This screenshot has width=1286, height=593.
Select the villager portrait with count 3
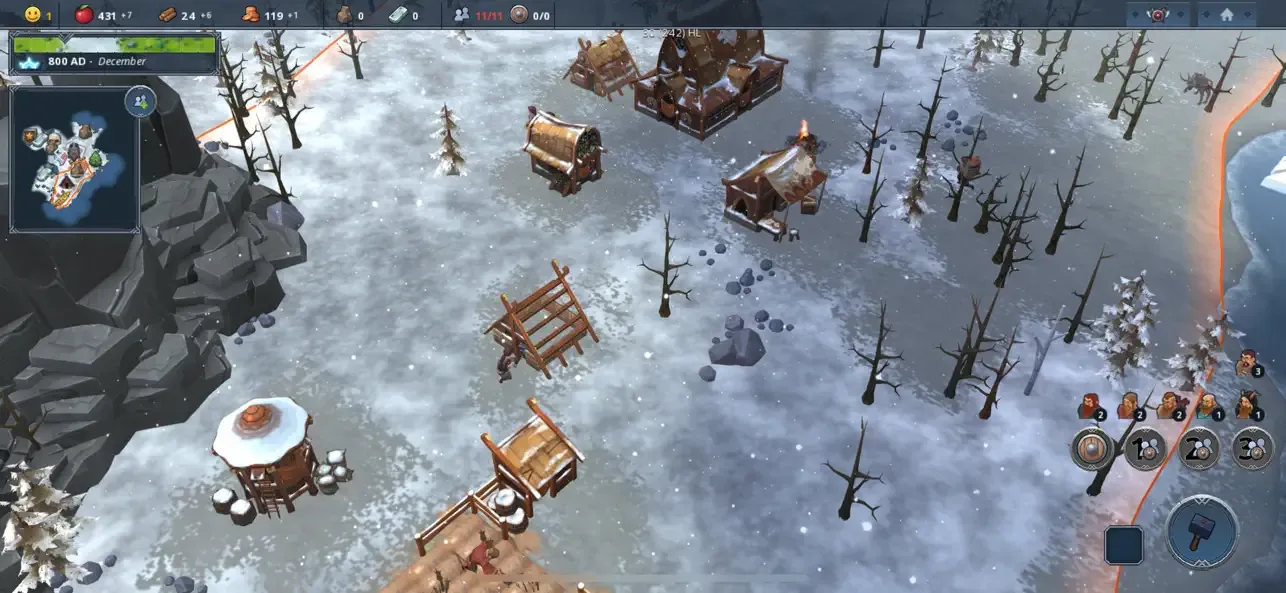1247,363
